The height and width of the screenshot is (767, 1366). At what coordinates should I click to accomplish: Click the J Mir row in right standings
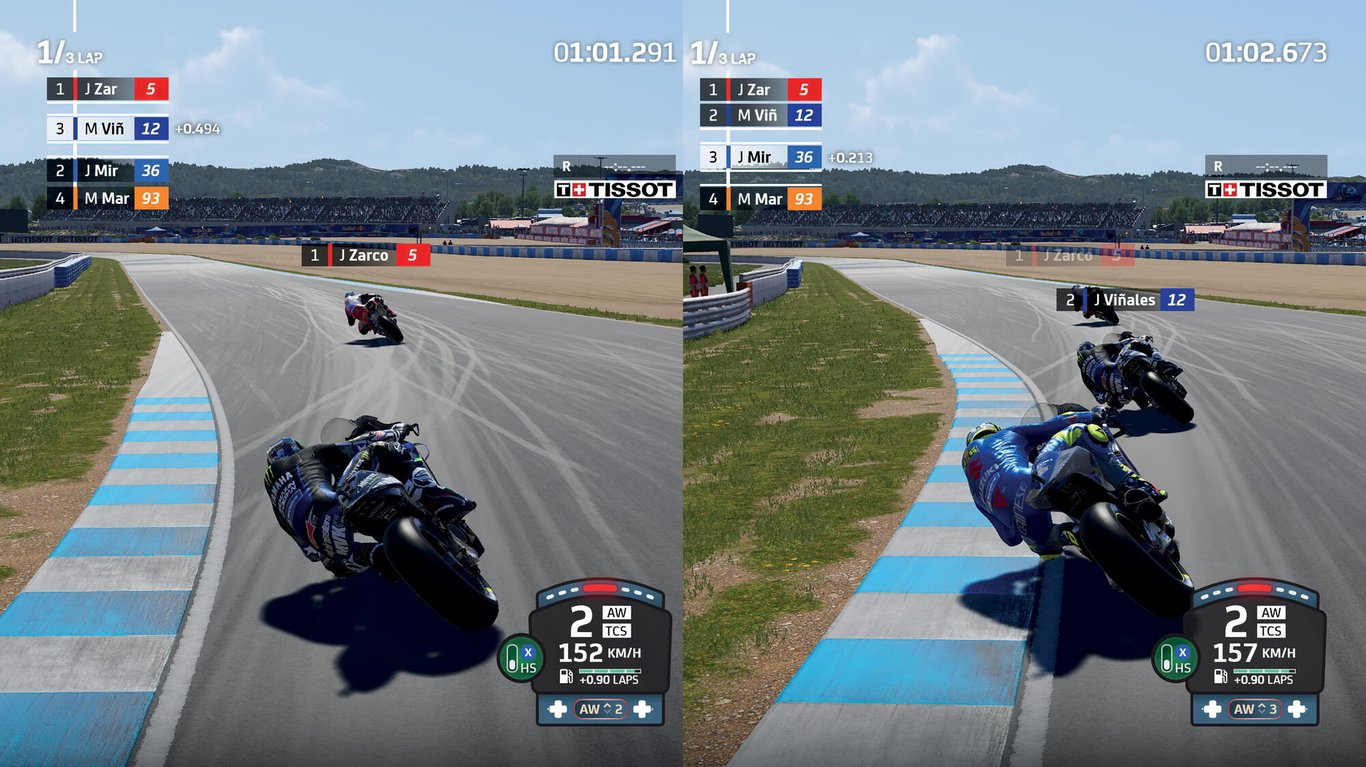coord(760,157)
